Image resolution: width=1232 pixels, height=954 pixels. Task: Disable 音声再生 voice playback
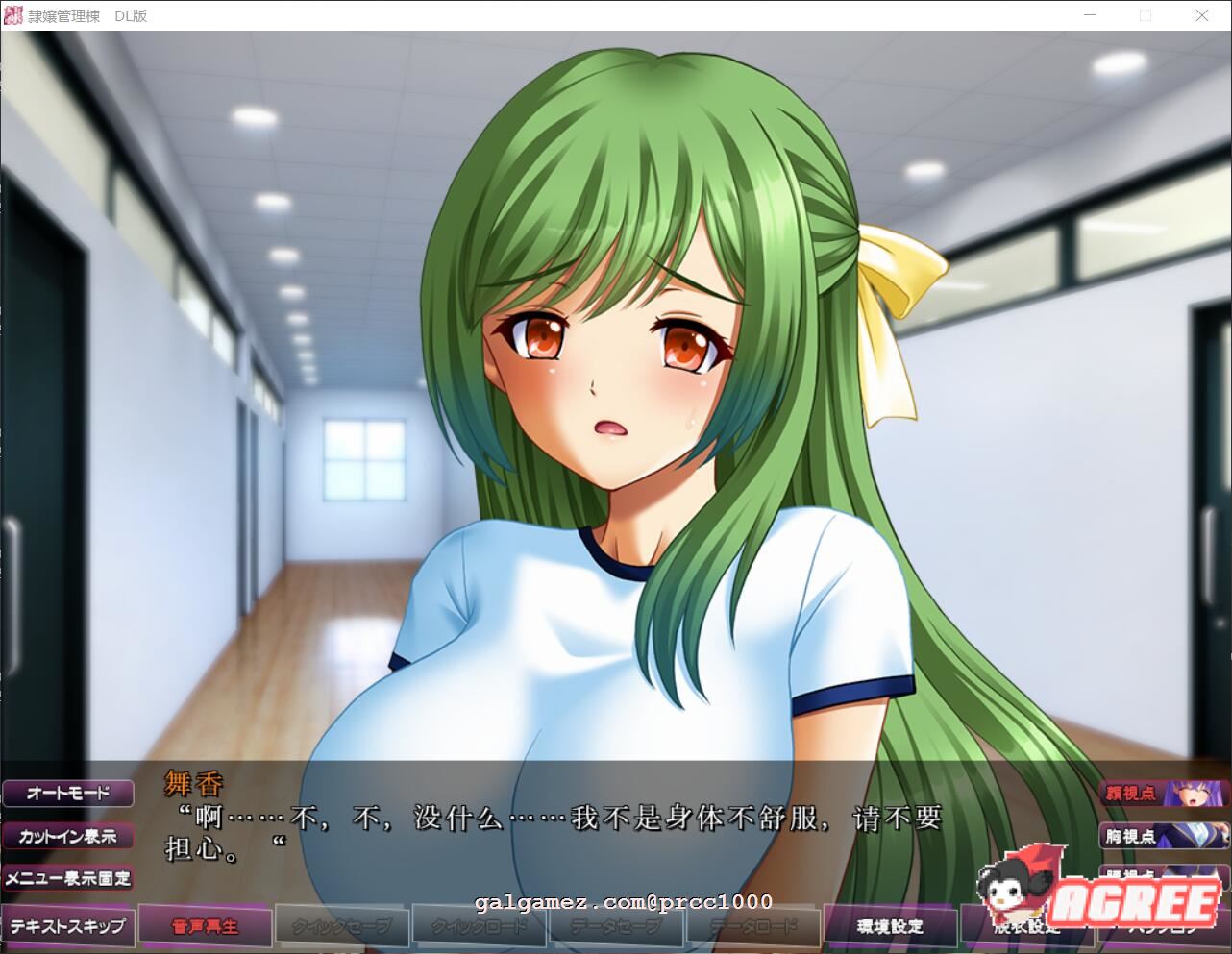click(x=204, y=925)
